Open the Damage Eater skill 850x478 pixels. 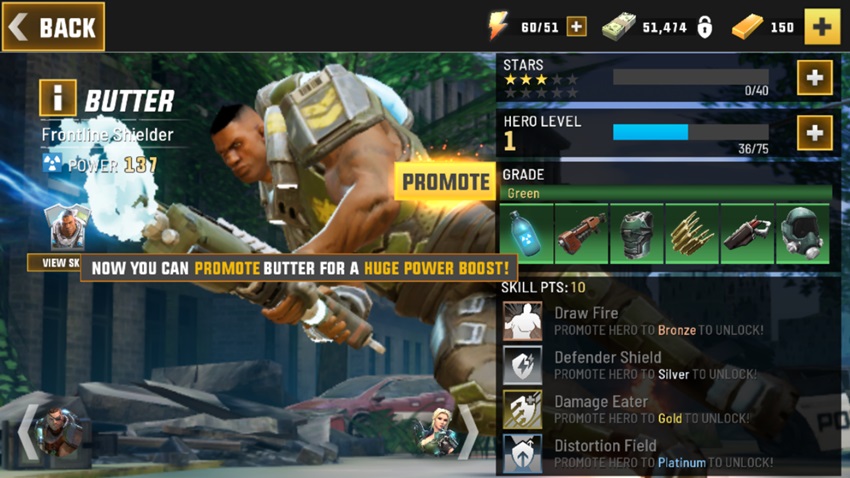coord(523,409)
